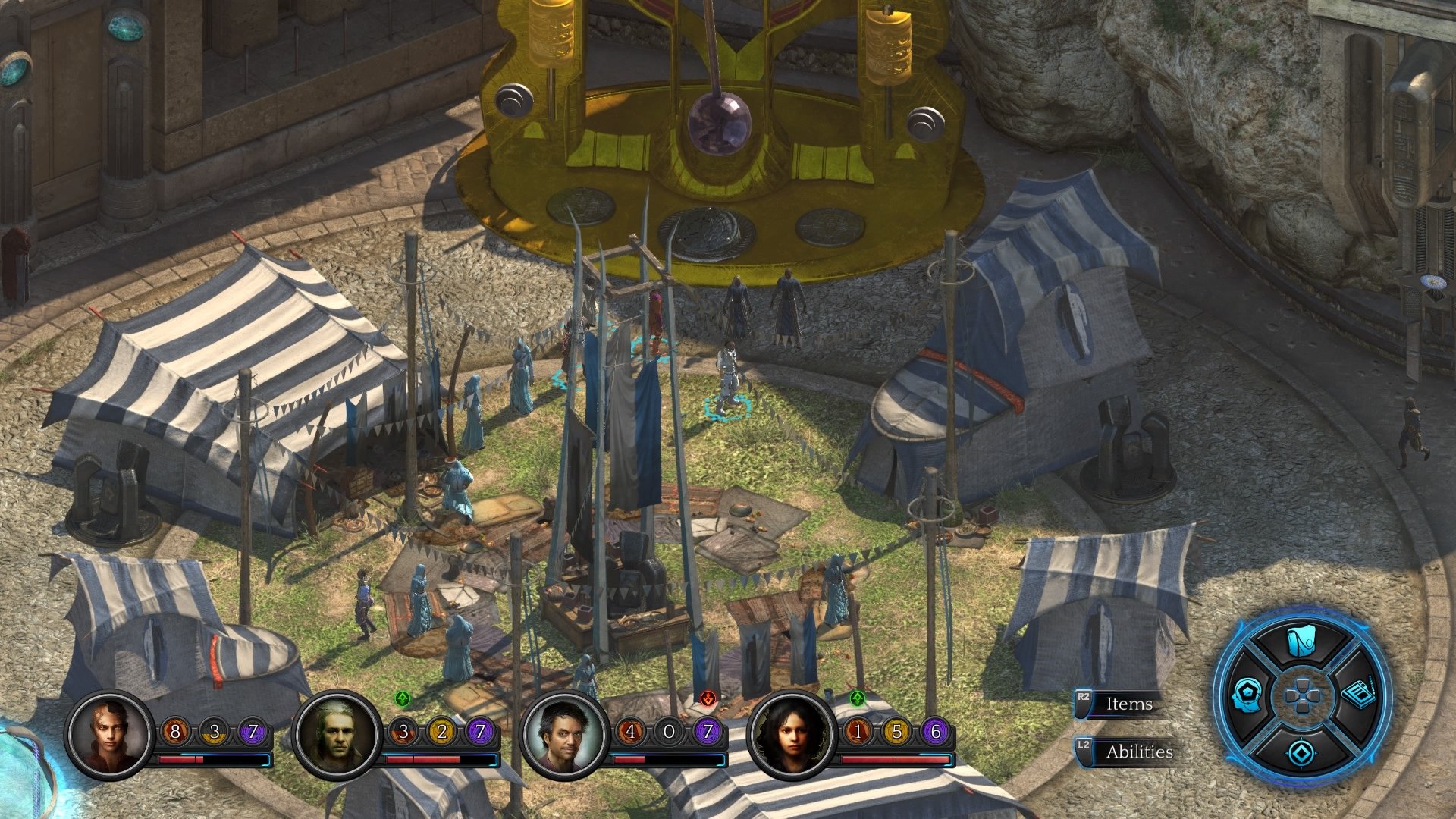Select the gray-haired companion's portrait
Viewport: 1456px width, 819px height.
point(335,733)
